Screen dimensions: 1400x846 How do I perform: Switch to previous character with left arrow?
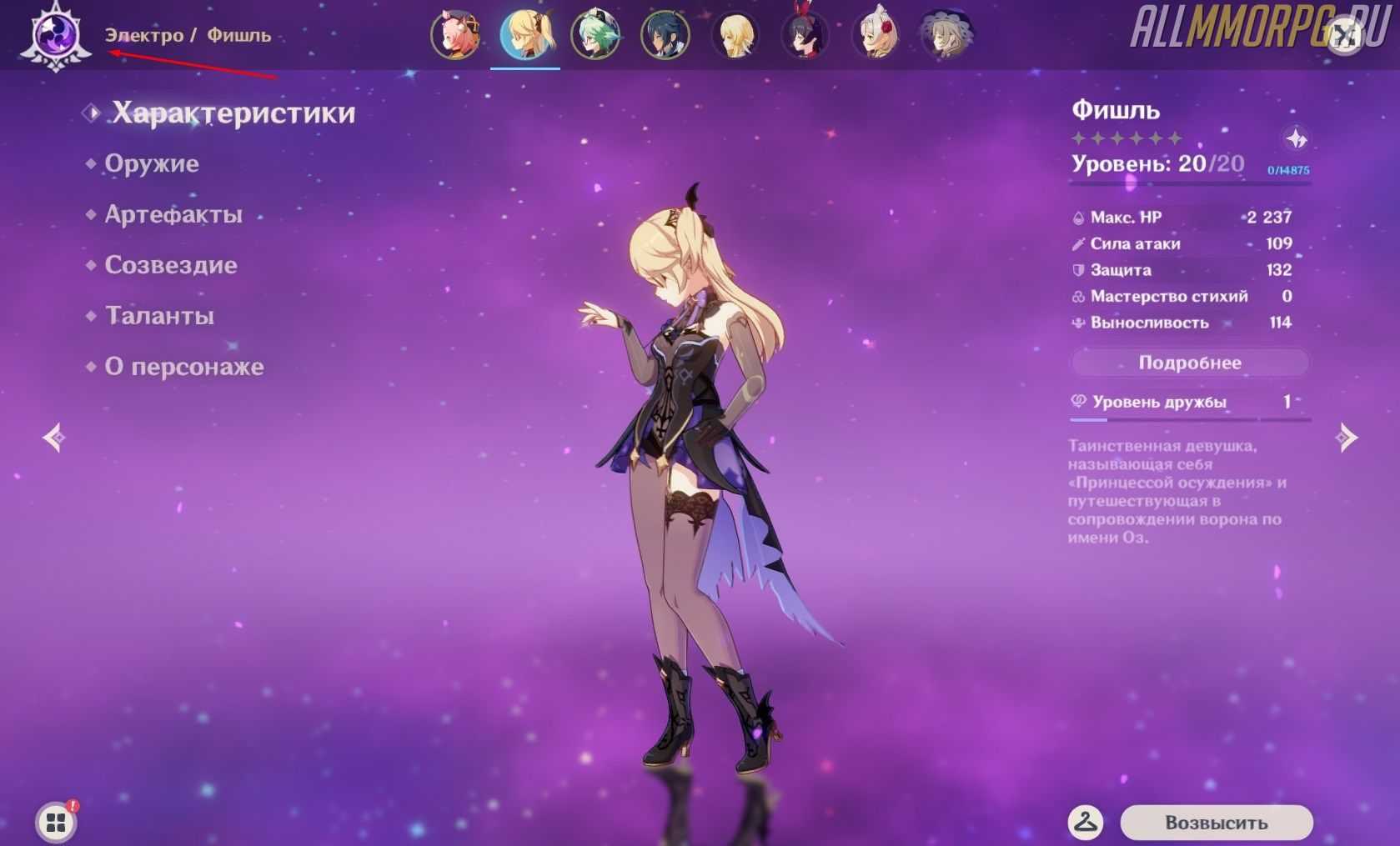point(55,438)
